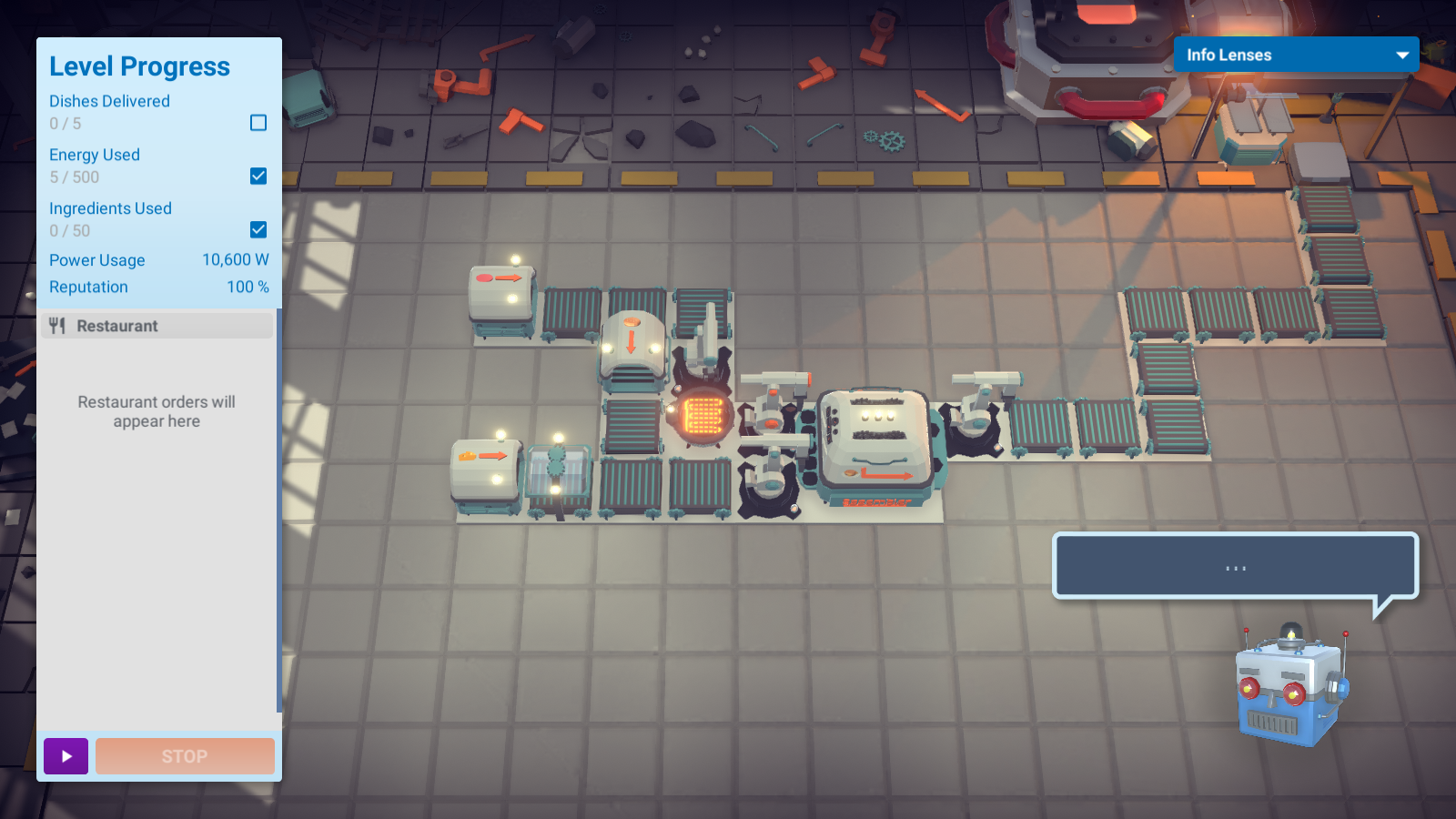Screen dimensions: 1456x819
Task: Enable the Dishes Delivered checkbox
Action: pos(259,123)
